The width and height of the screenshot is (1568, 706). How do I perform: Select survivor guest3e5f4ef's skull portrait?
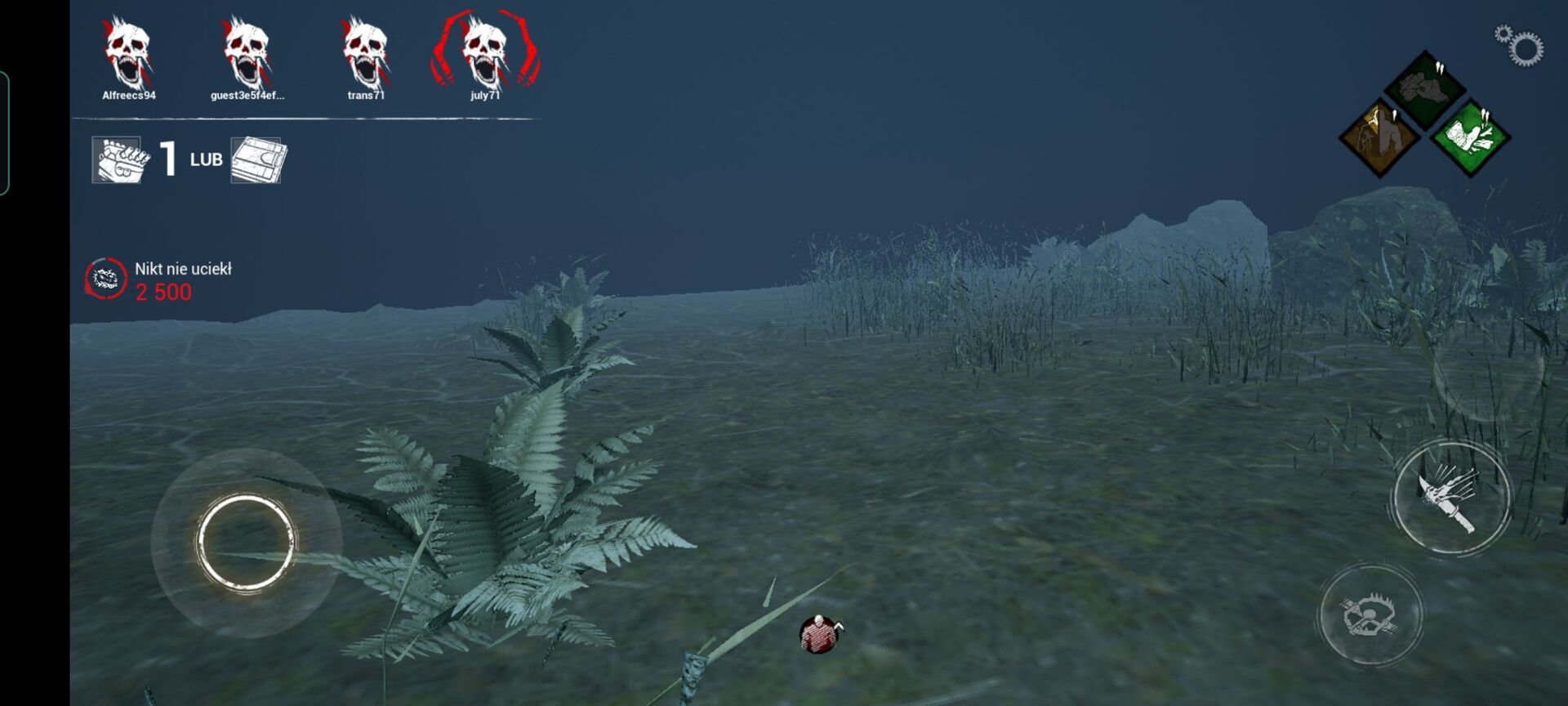tap(247, 54)
